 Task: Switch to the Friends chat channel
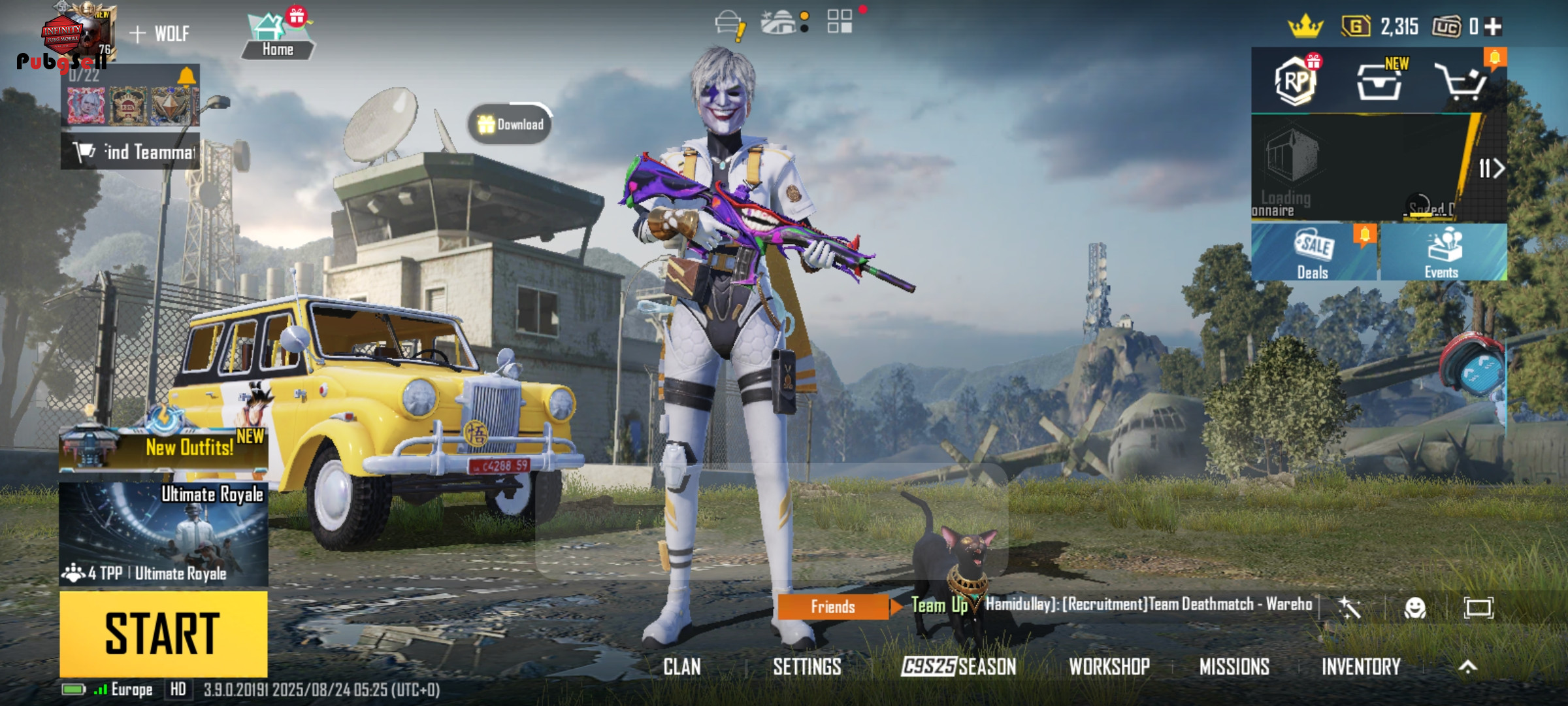pos(832,607)
